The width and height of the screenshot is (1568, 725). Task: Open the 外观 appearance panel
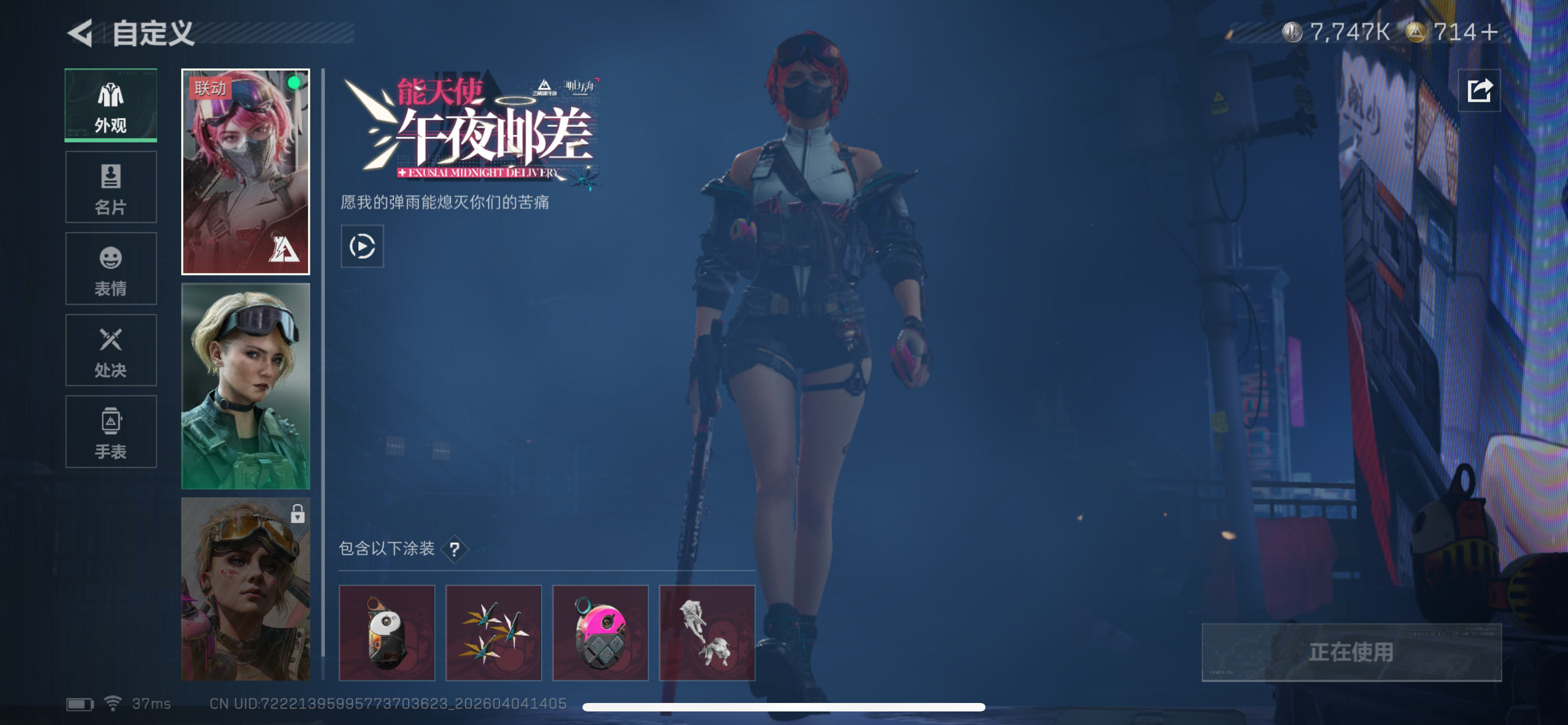(x=110, y=106)
